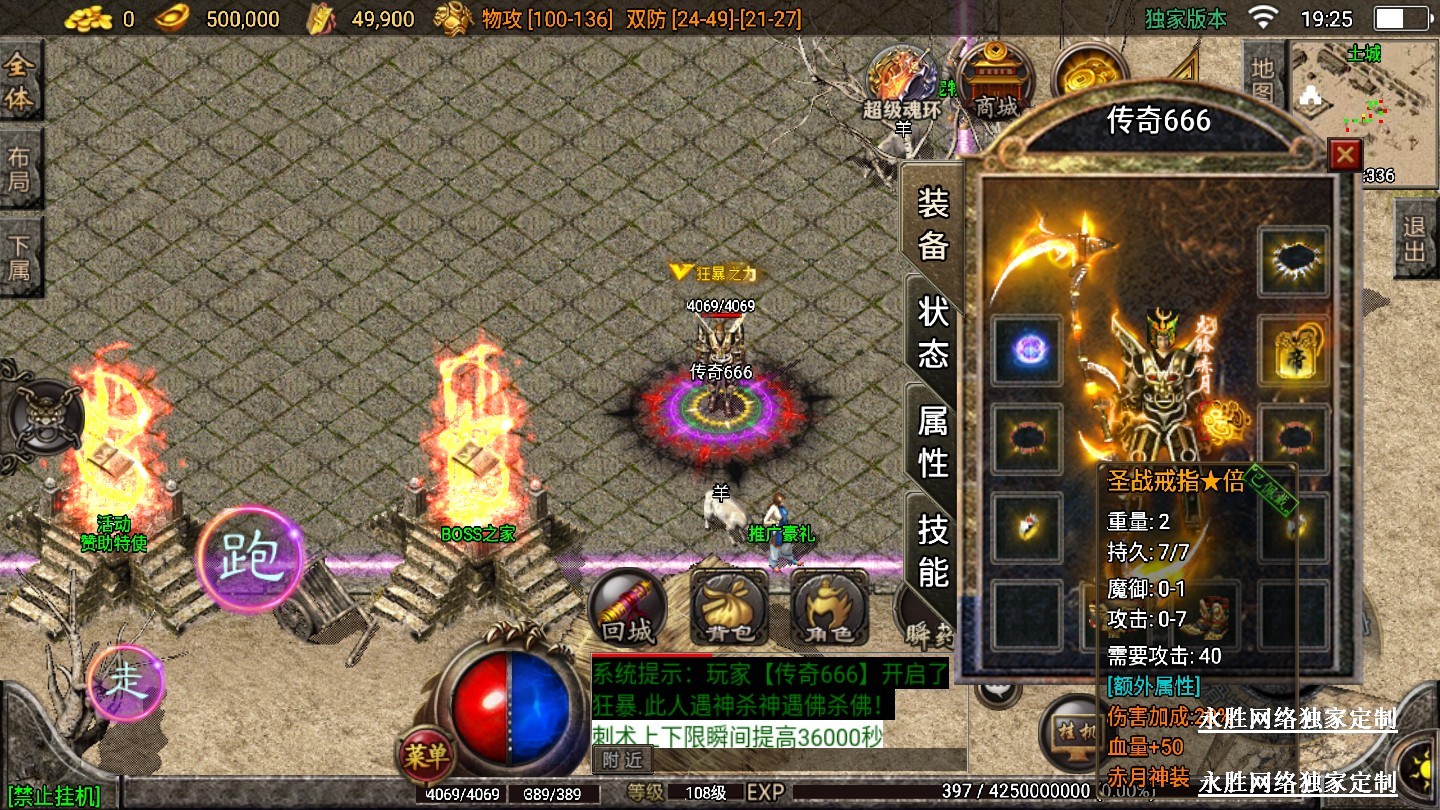Choose the 全体 all-units button
1440x810 pixels.
[20, 83]
